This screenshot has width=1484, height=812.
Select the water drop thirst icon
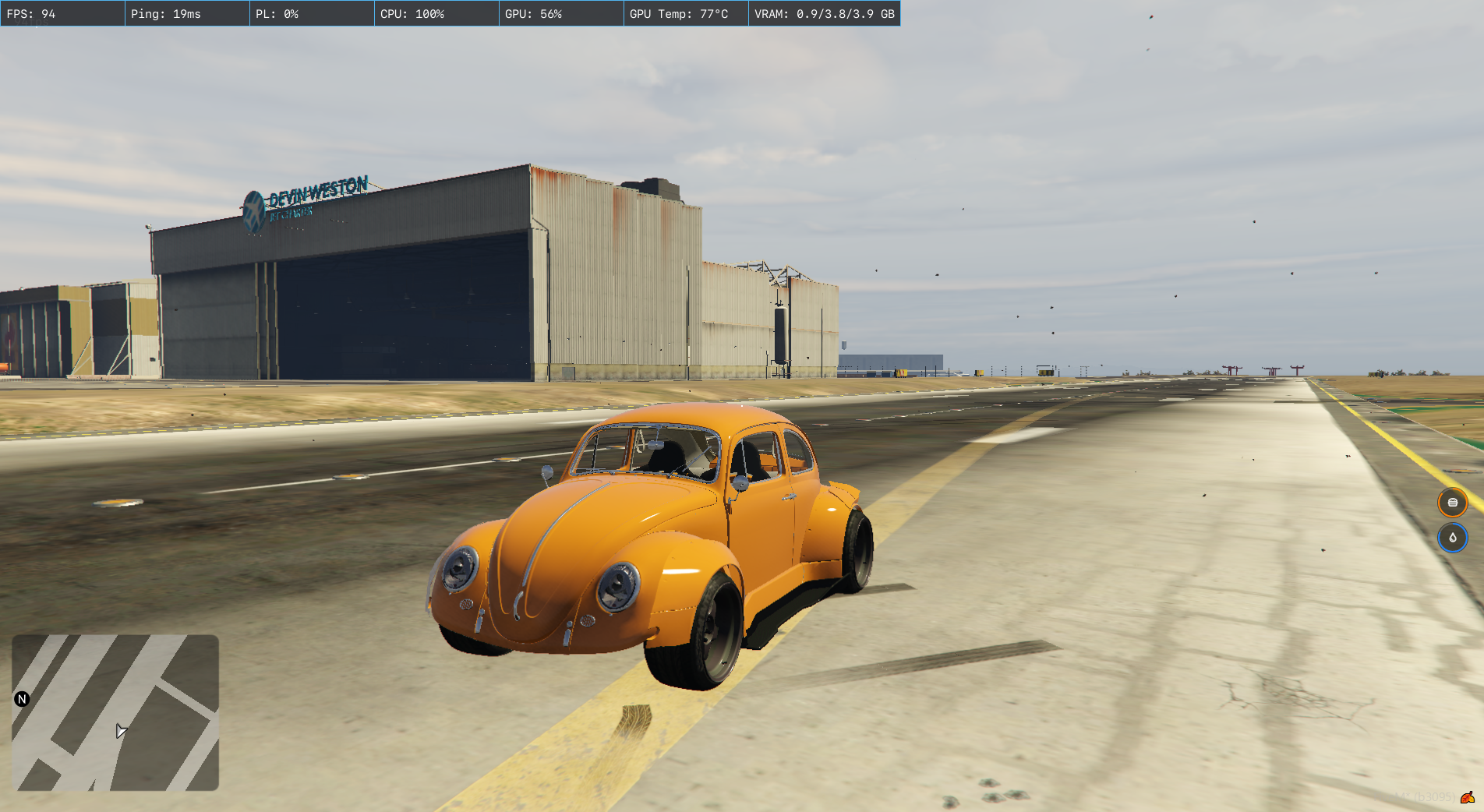[x=1452, y=538]
